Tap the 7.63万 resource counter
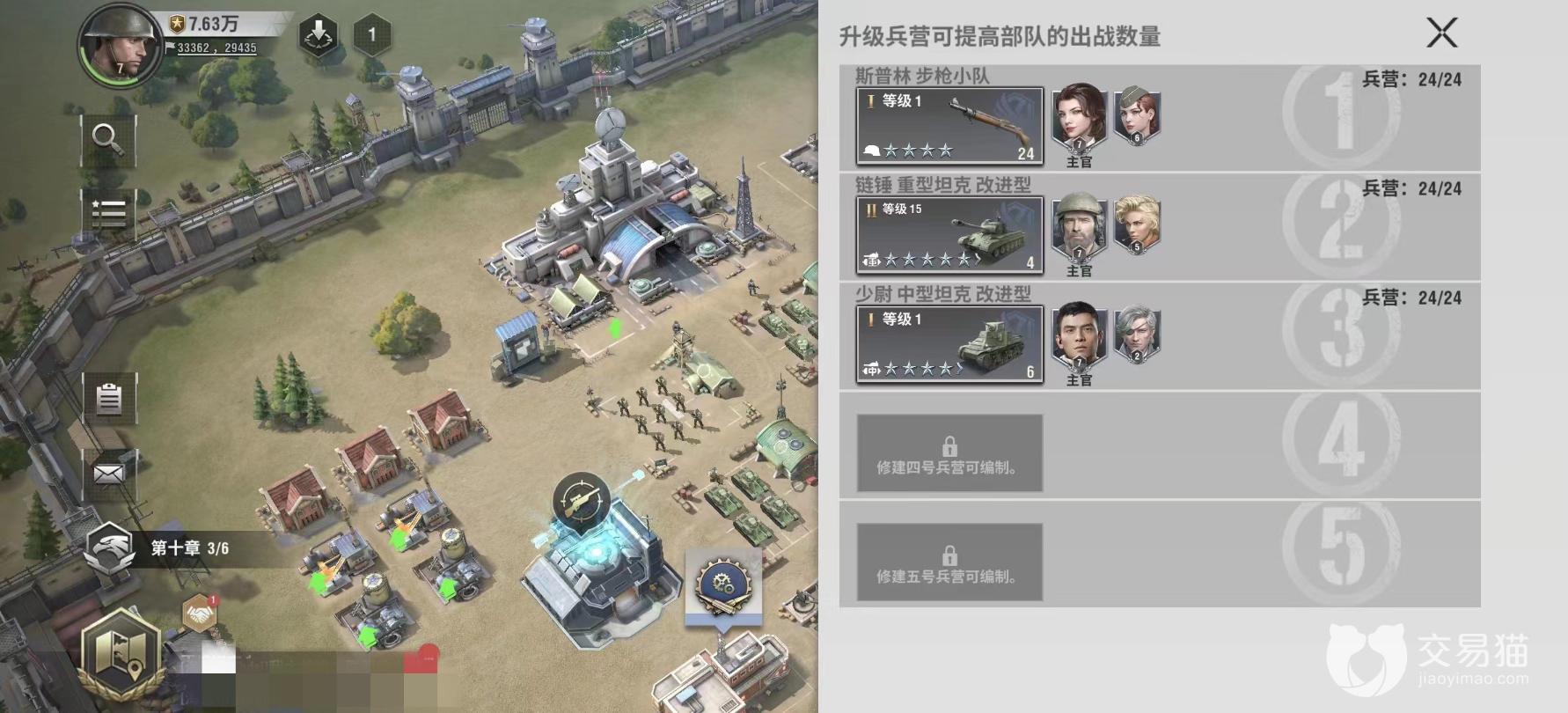The height and width of the screenshot is (713, 1568). pyautogui.click(x=205, y=25)
